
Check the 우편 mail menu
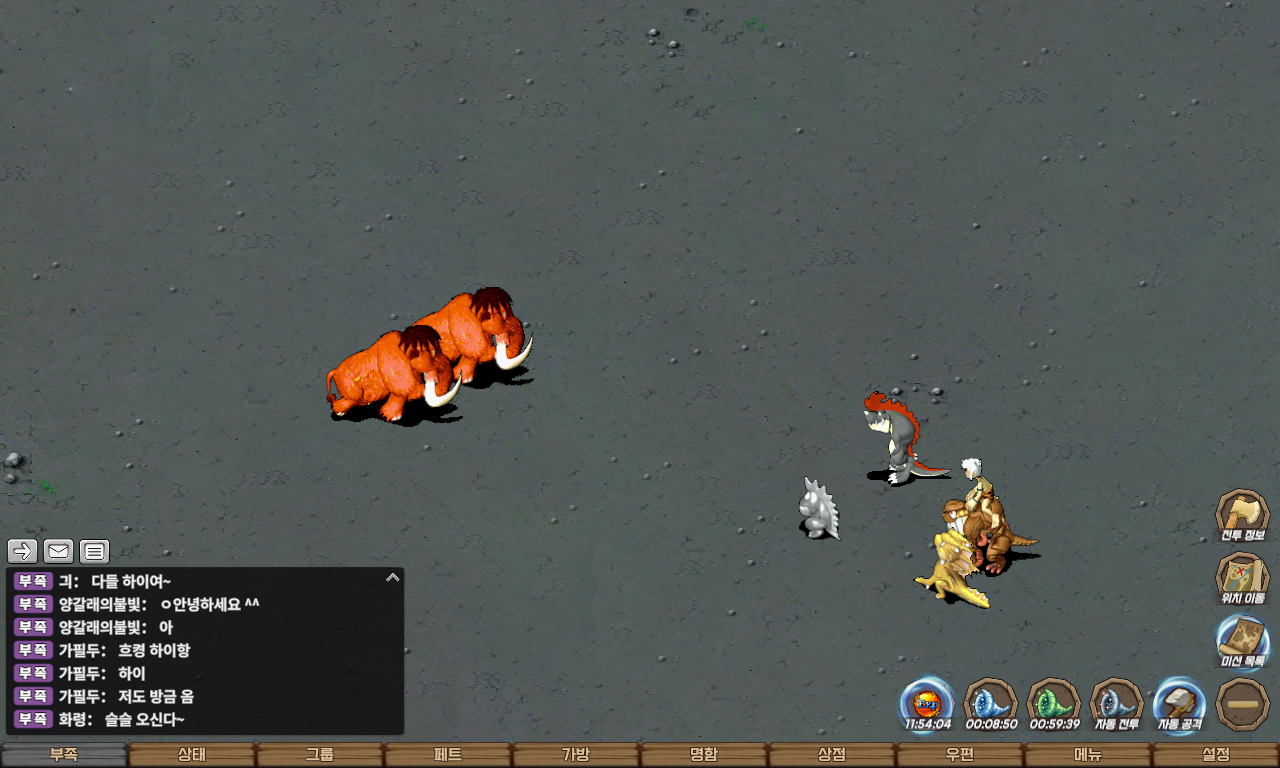960,755
